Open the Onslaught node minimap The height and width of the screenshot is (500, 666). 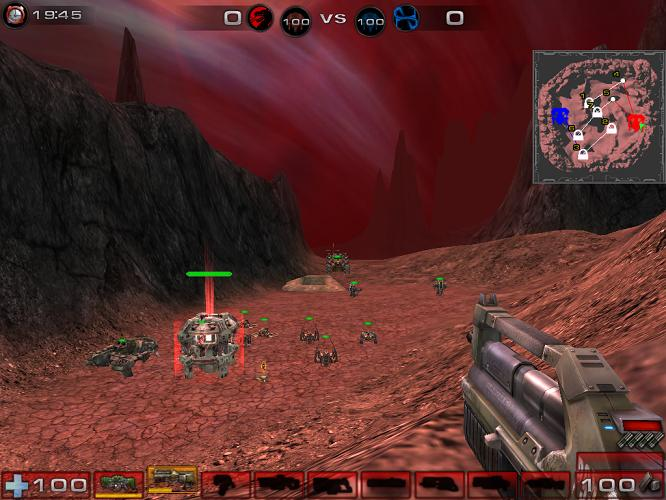[596, 117]
